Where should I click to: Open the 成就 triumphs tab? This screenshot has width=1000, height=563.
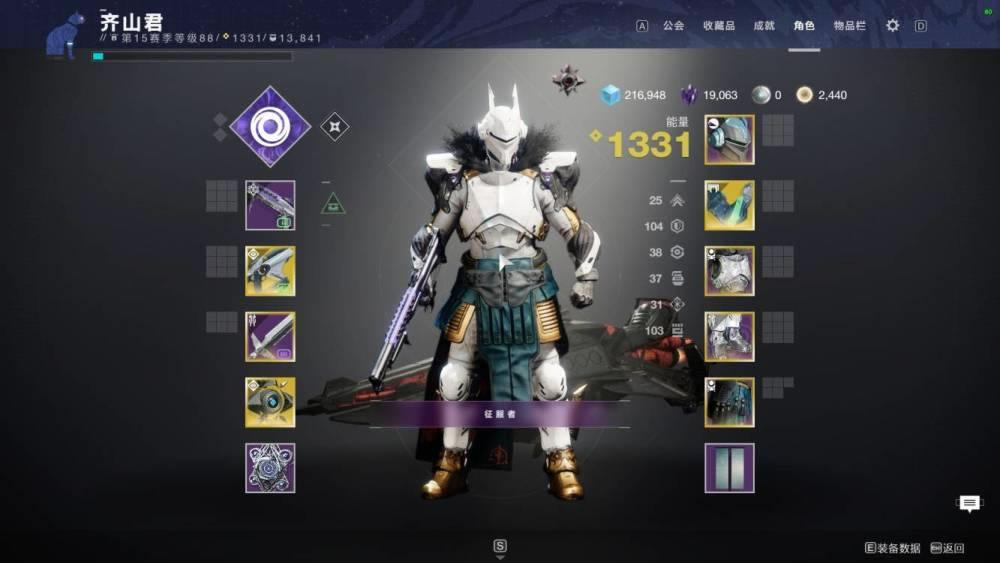coord(764,26)
